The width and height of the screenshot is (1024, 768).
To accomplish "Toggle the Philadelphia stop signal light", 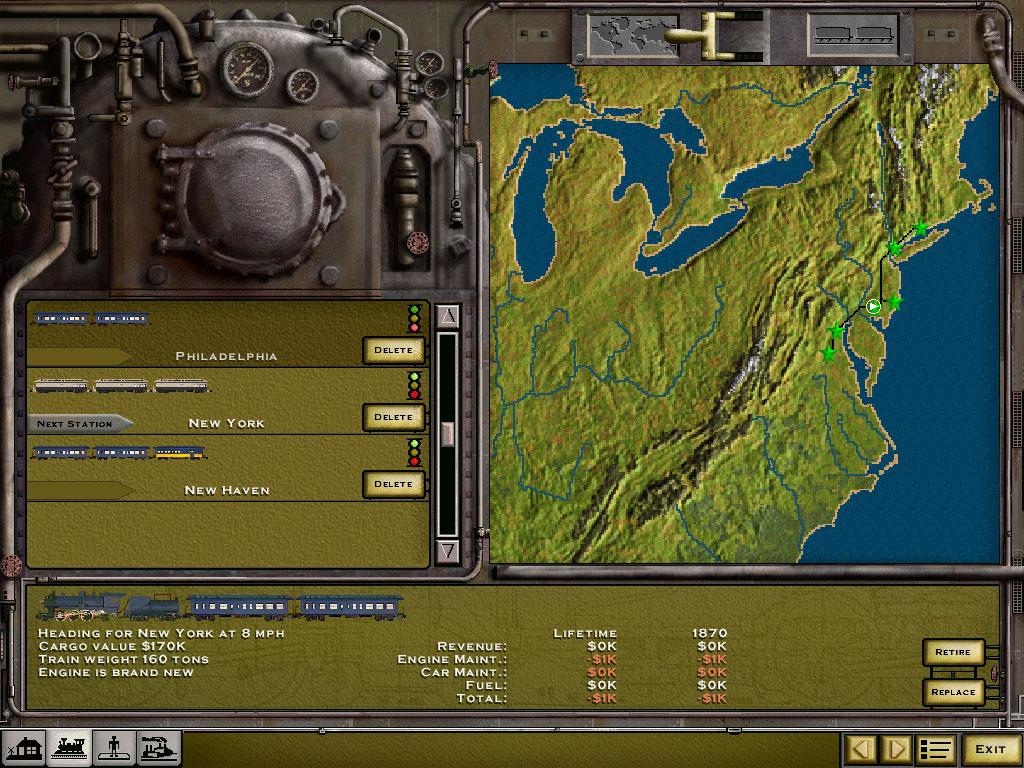I will 414,318.
